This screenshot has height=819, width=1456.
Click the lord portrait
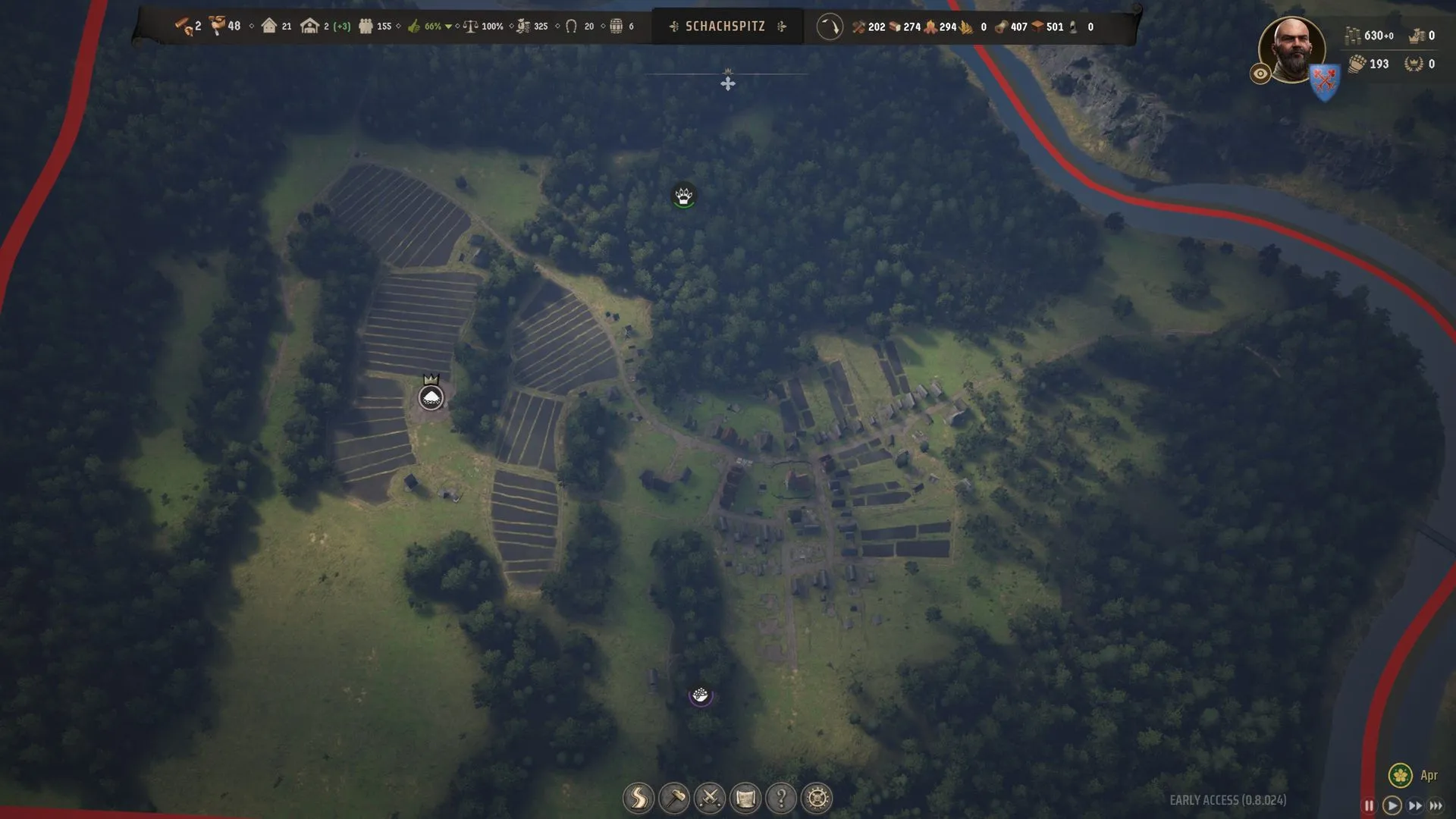(x=1291, y=49)
